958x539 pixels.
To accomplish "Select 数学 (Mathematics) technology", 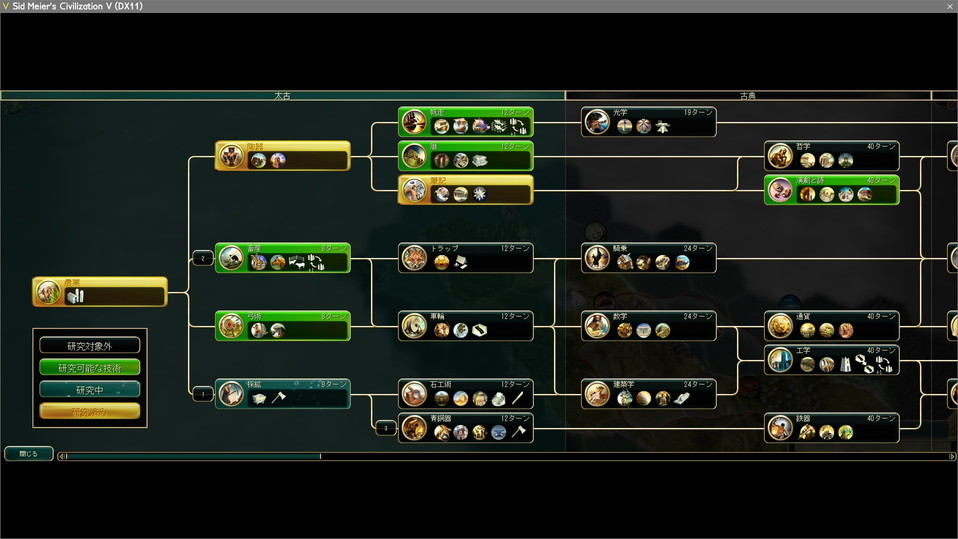I will pyautogui.click(x=649, y=326).
